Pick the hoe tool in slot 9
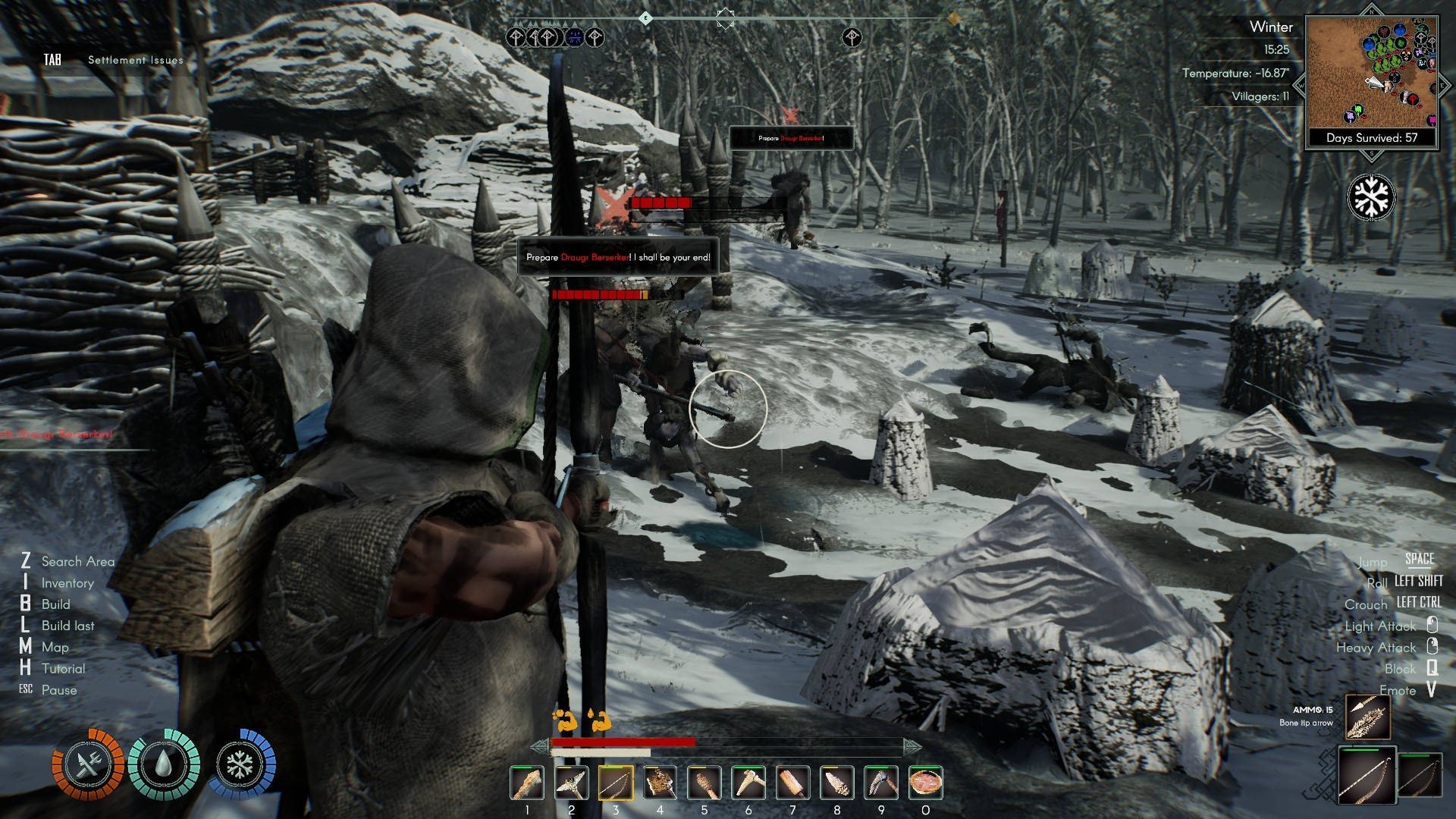Screen dimensions: 1456x819 (881, 783)
